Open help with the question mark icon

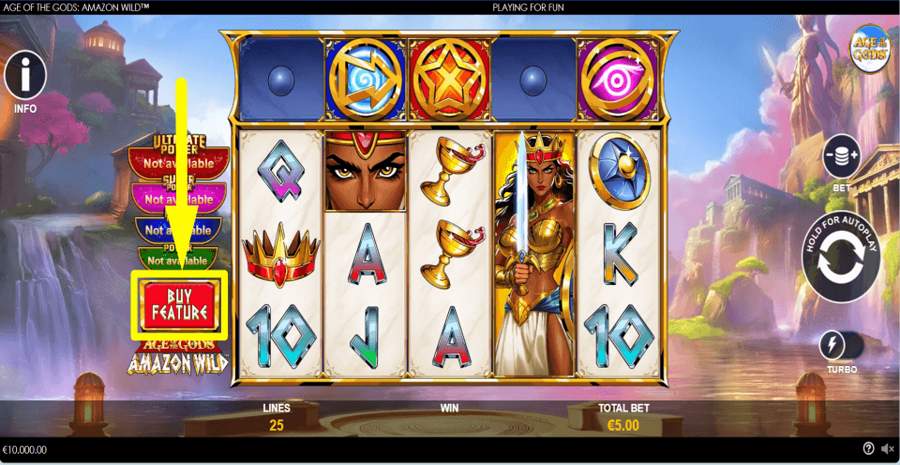(868, 449)
